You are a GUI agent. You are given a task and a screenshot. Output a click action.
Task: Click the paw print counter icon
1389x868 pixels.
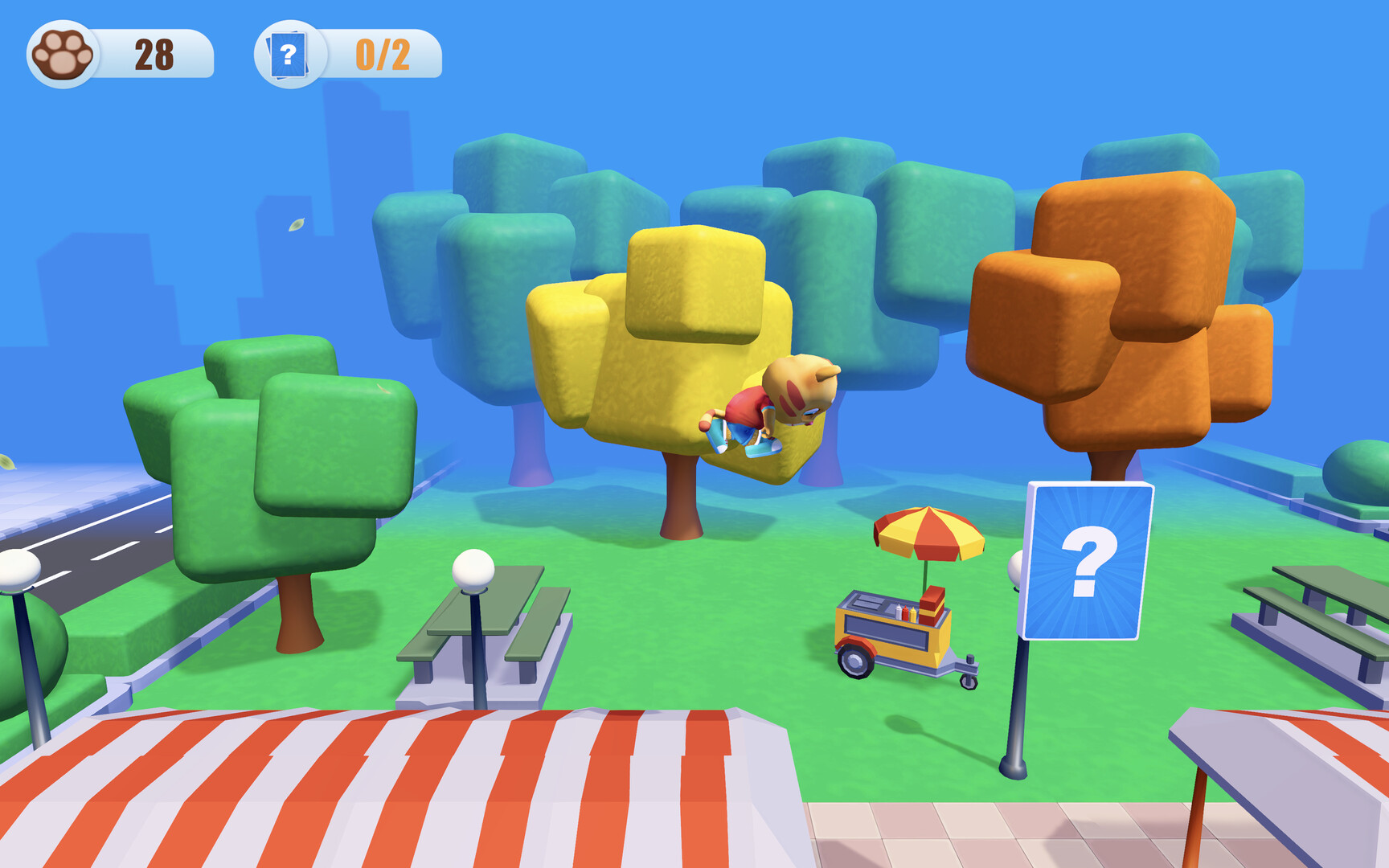point(60,52)
